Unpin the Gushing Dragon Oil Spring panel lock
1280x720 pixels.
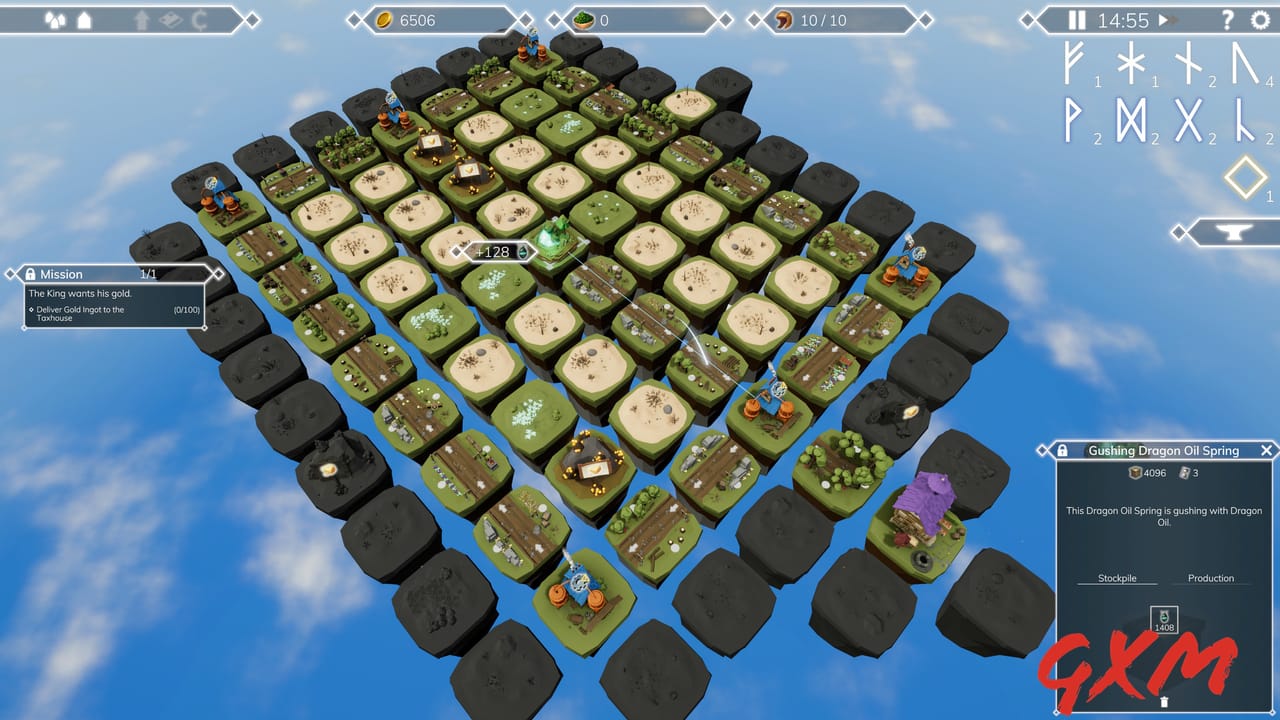(1064, 450)
